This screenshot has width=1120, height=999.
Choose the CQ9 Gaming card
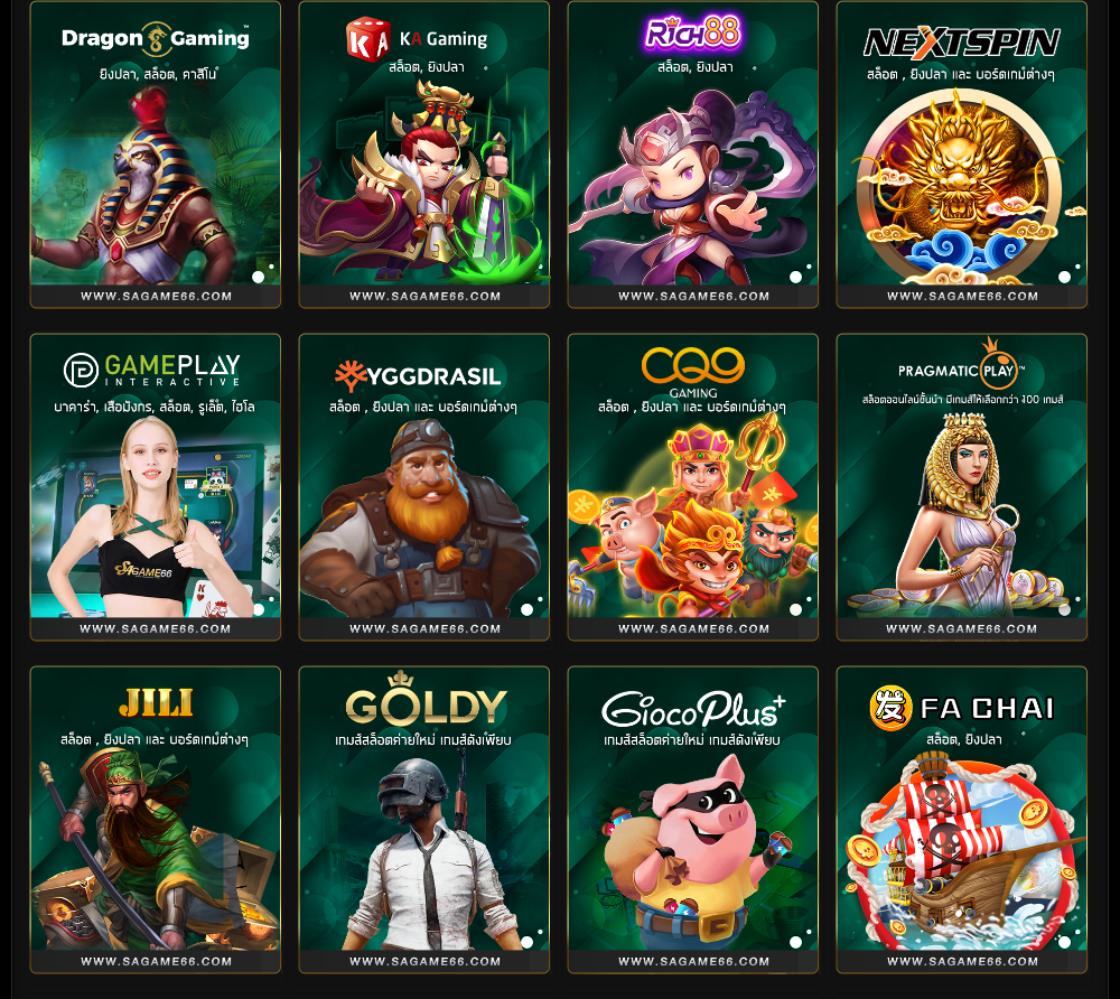coord(693,487)
